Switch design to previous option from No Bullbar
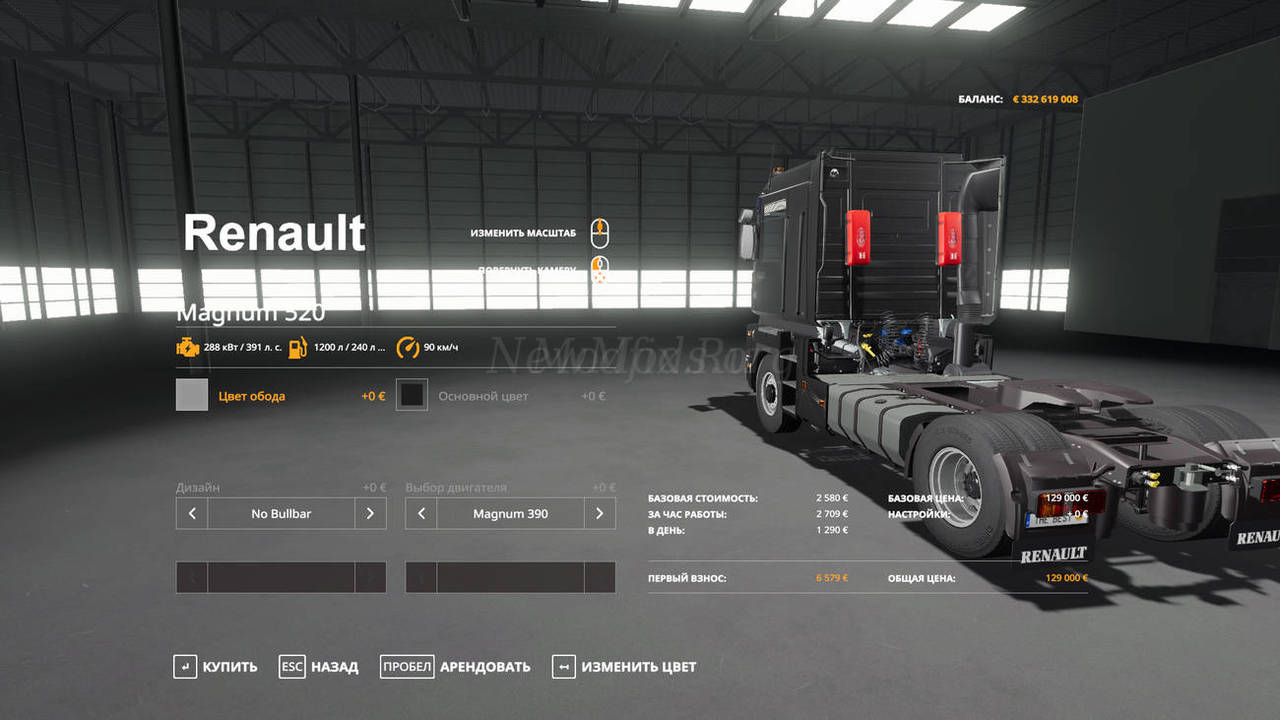The height and width of the screenshot is (720, 1280). click(192, 514)
